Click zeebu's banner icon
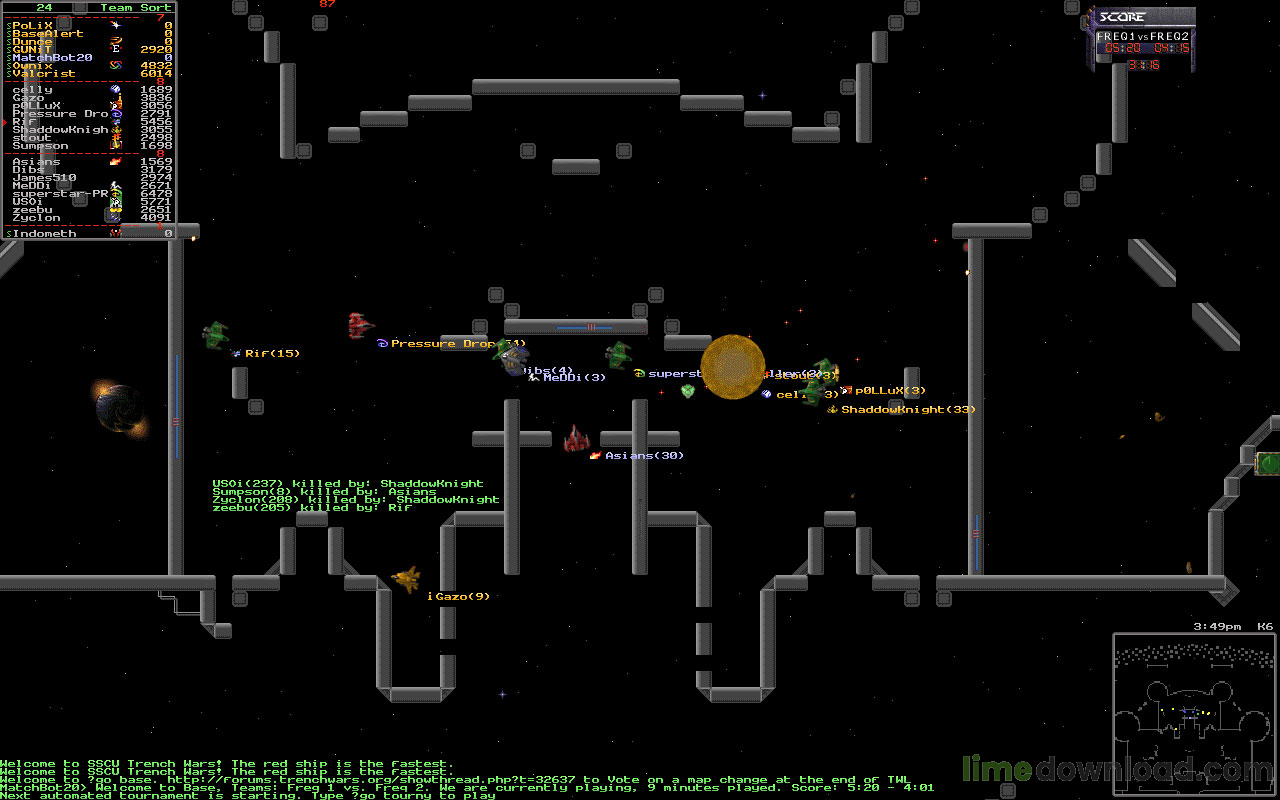Viewport: 1280px width, 800px height. (x=114, y=210)
